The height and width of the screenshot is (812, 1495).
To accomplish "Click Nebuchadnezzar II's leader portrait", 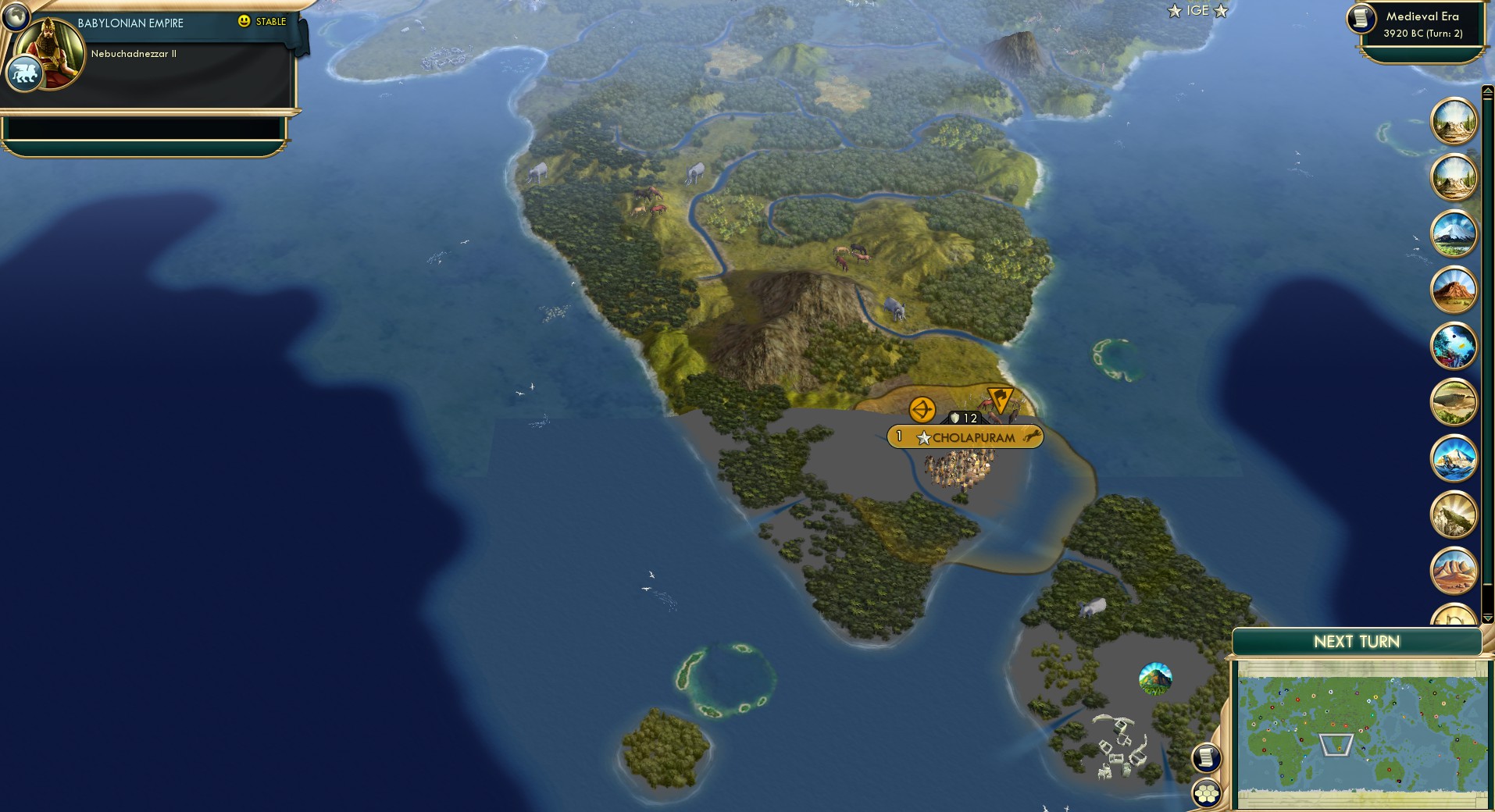I will [52, 52].
